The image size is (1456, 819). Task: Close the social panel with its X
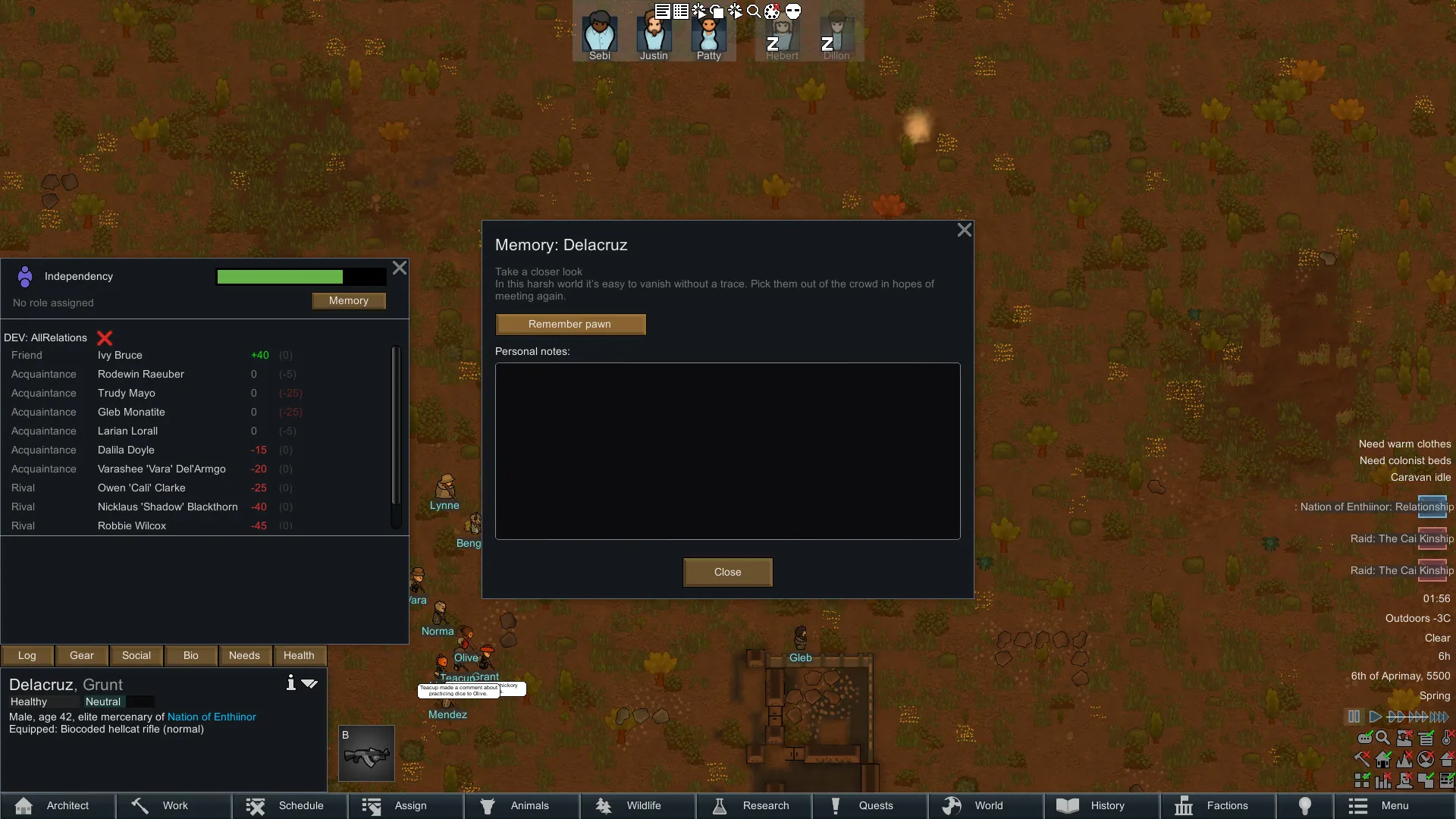tap(400, 268)
